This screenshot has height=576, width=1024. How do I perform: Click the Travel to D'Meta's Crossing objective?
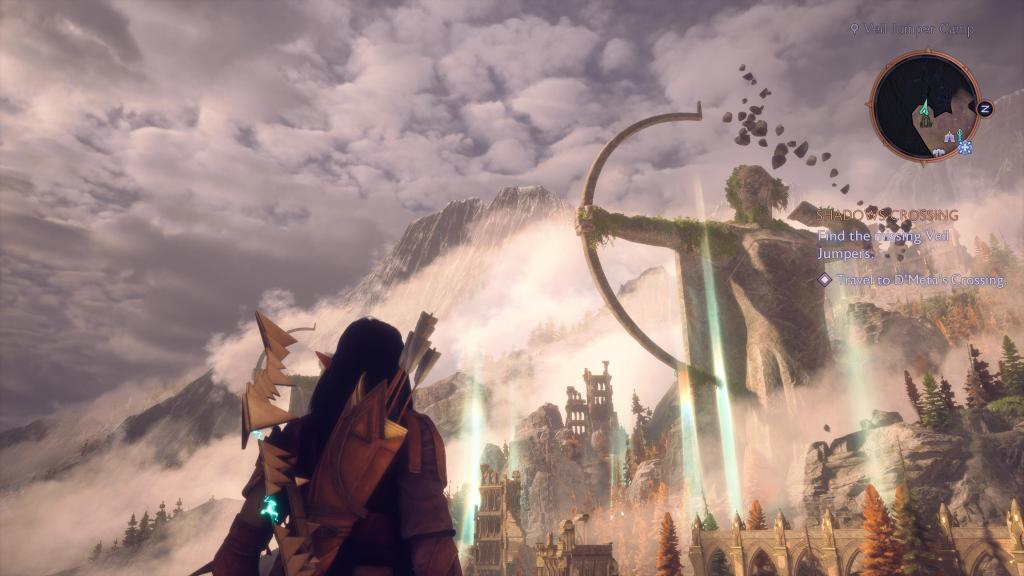click(x=919, y=280)
